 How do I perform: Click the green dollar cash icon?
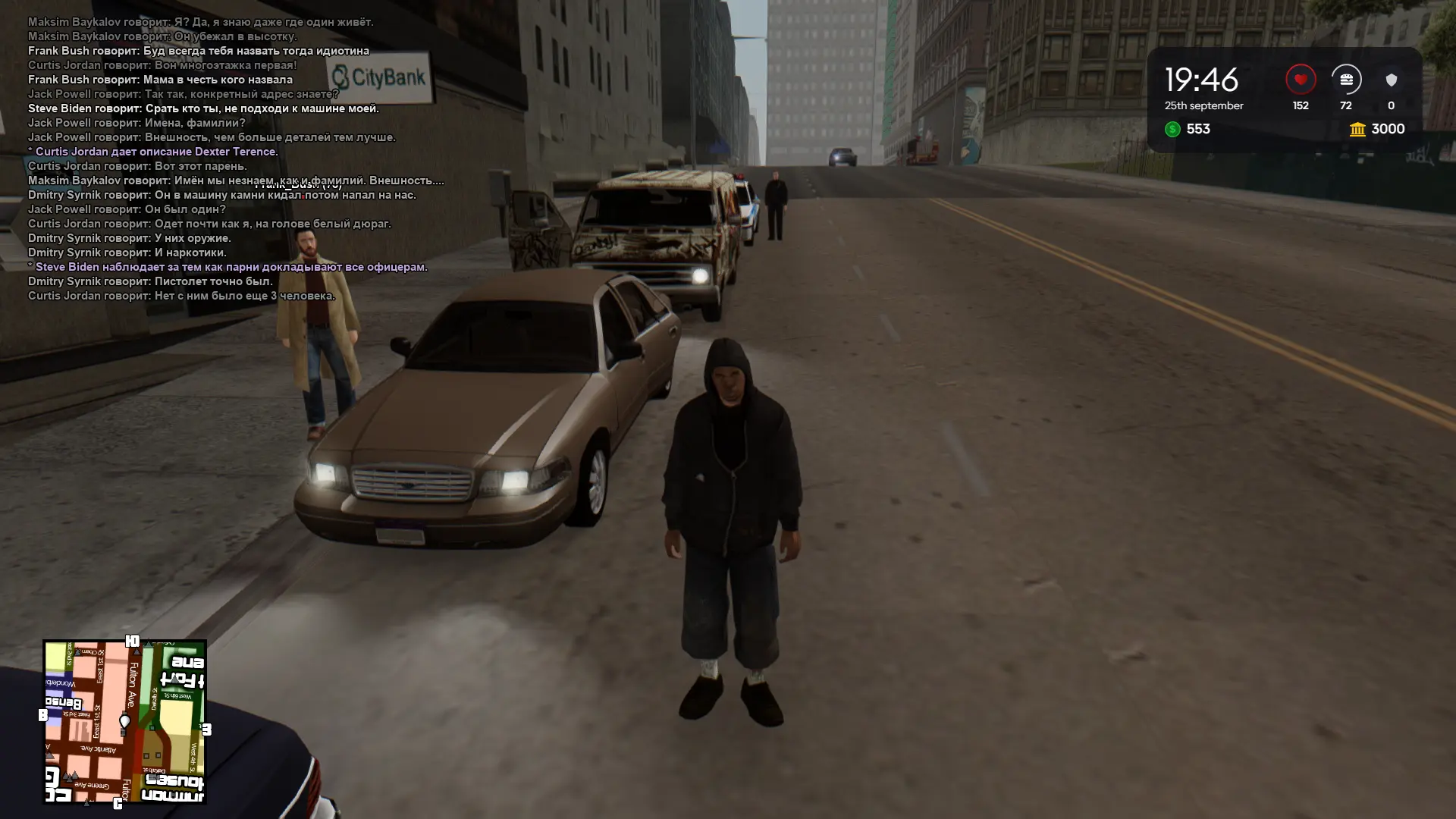coord(1172,130)
